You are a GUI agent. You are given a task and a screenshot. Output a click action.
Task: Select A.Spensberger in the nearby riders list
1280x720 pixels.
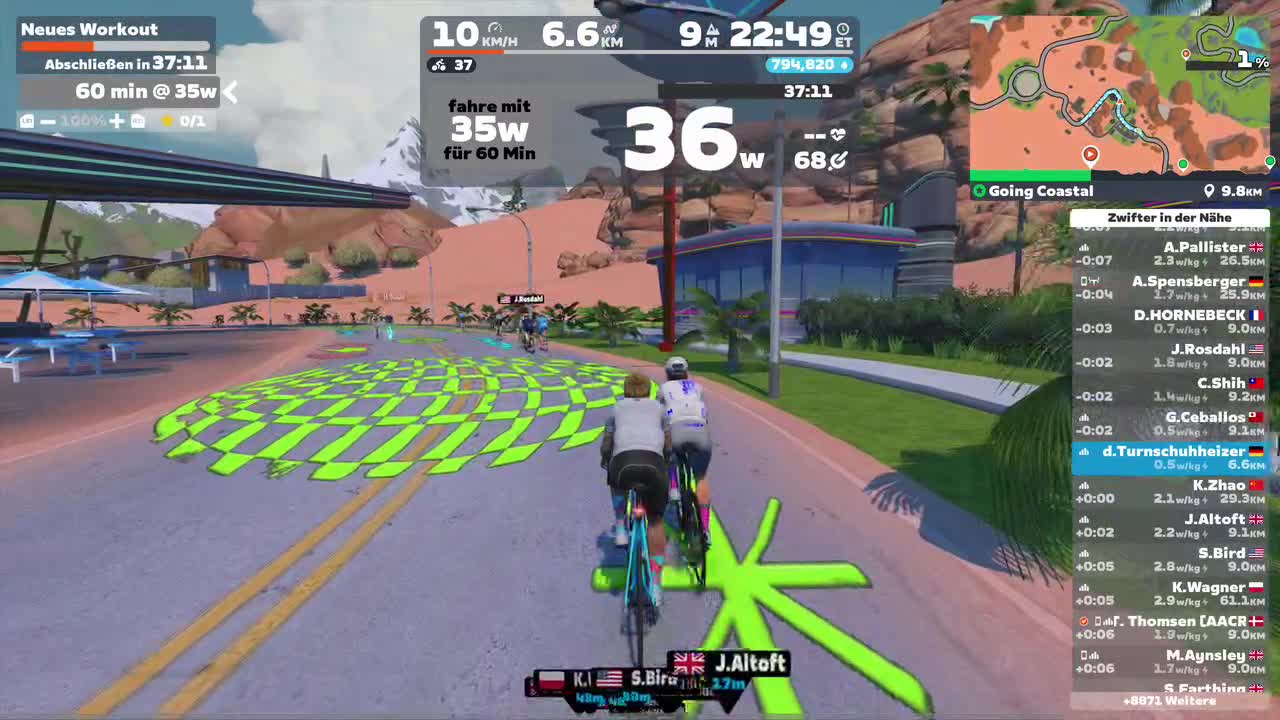coord(1170,288)
